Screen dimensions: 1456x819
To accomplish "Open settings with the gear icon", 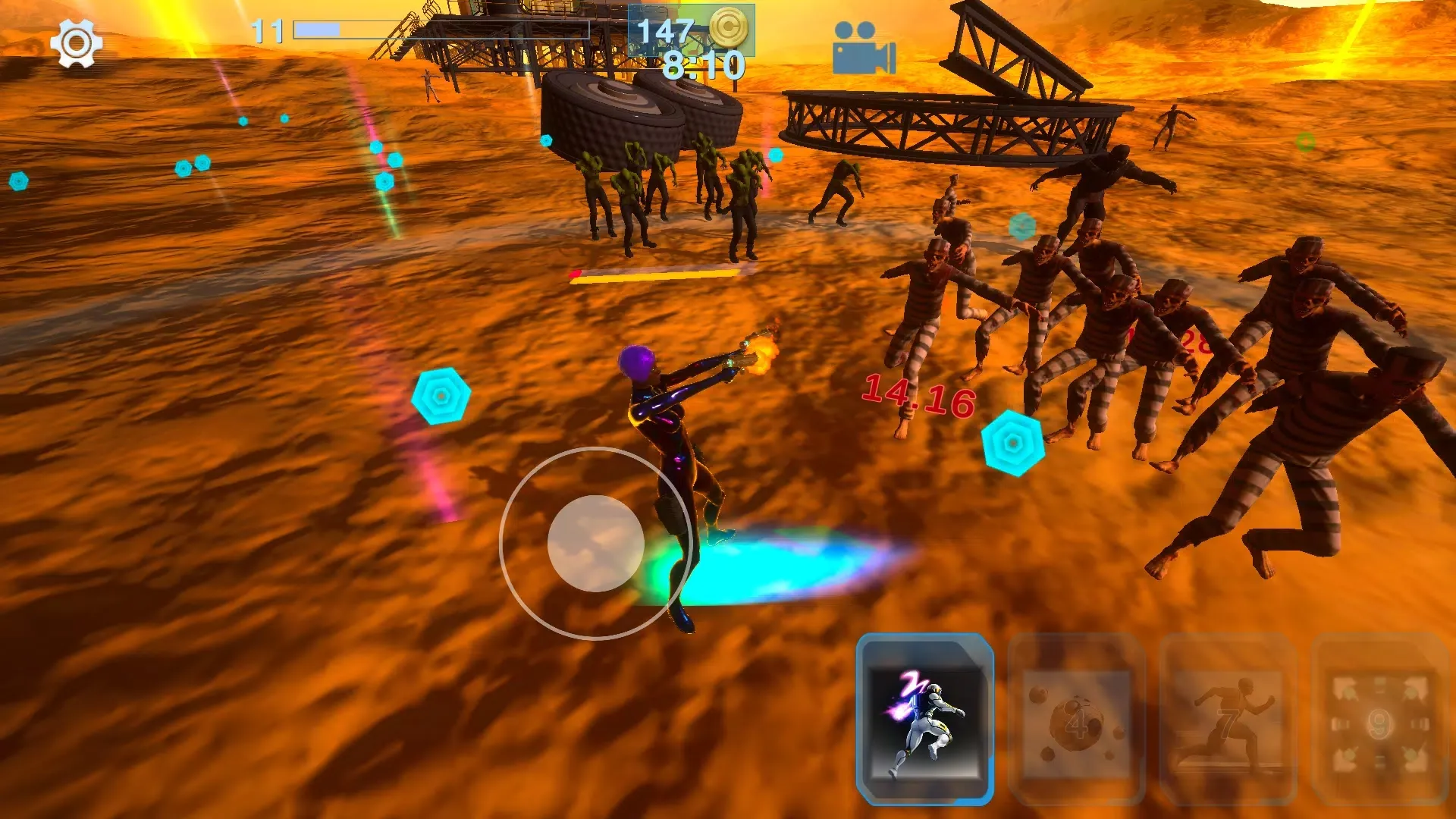I will [76, 43].
